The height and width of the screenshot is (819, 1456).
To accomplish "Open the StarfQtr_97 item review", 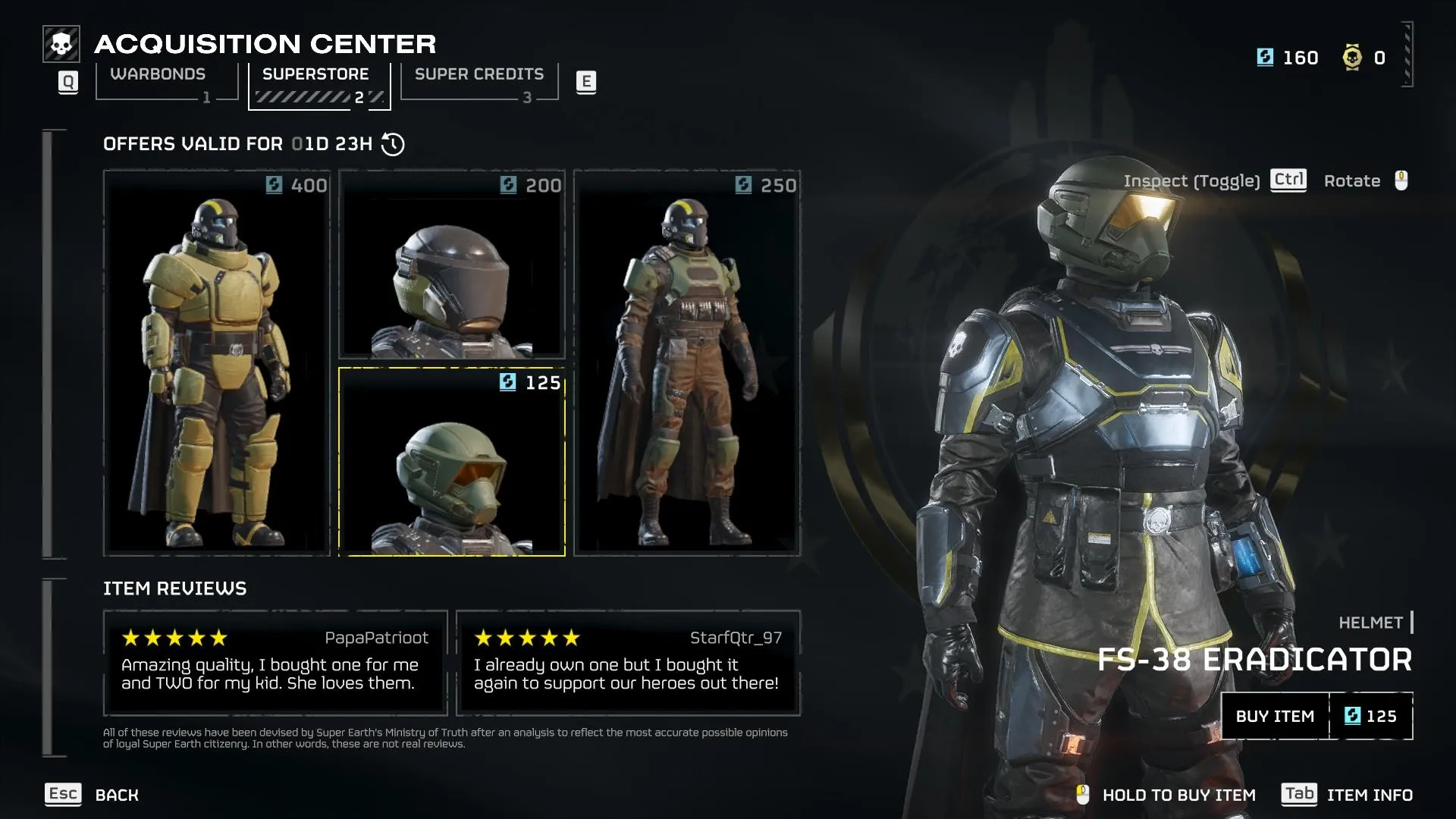I will (628, 663).
